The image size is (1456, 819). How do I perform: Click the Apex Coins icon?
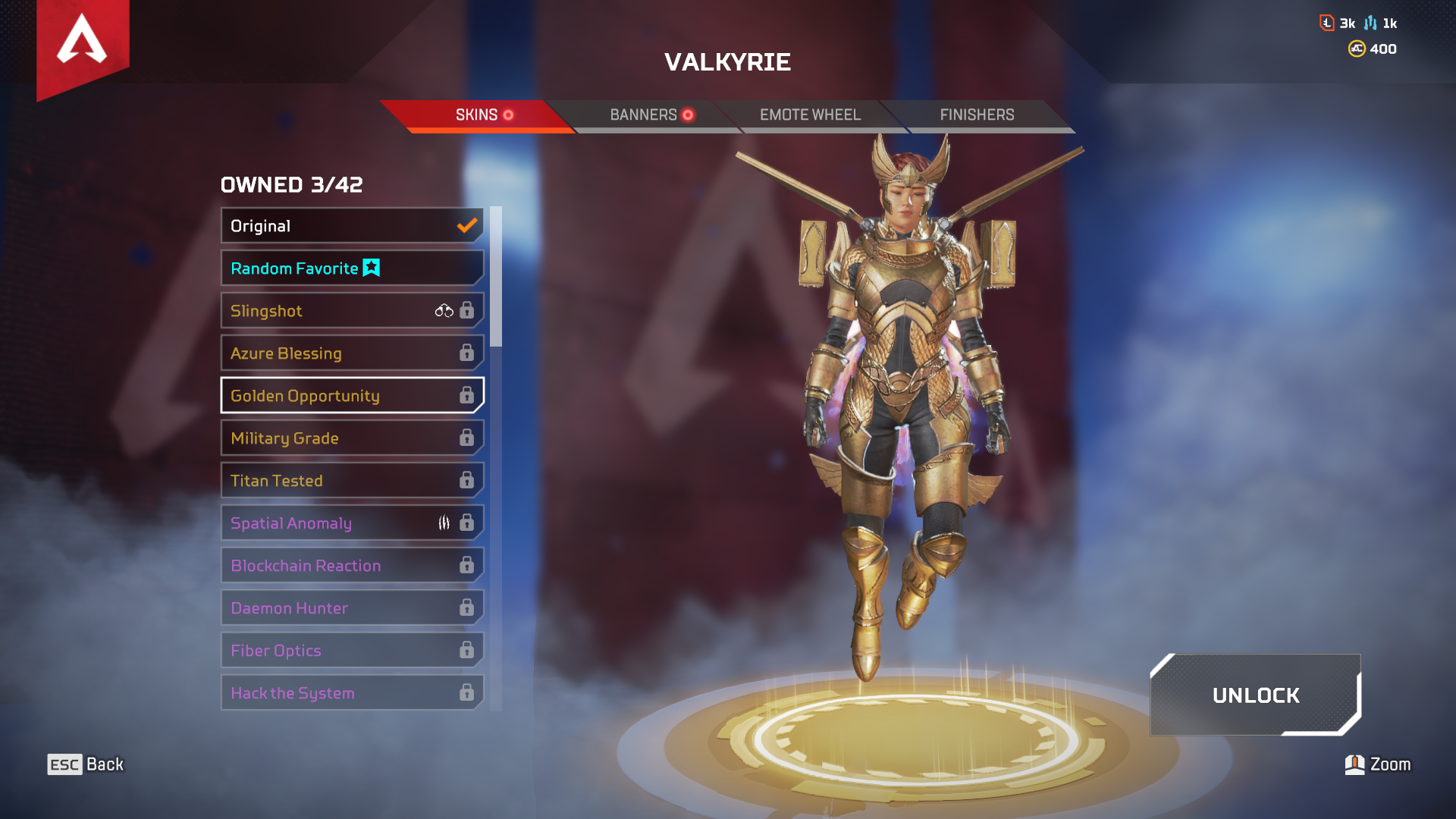pyautogui.click(x=1357, y=49)
